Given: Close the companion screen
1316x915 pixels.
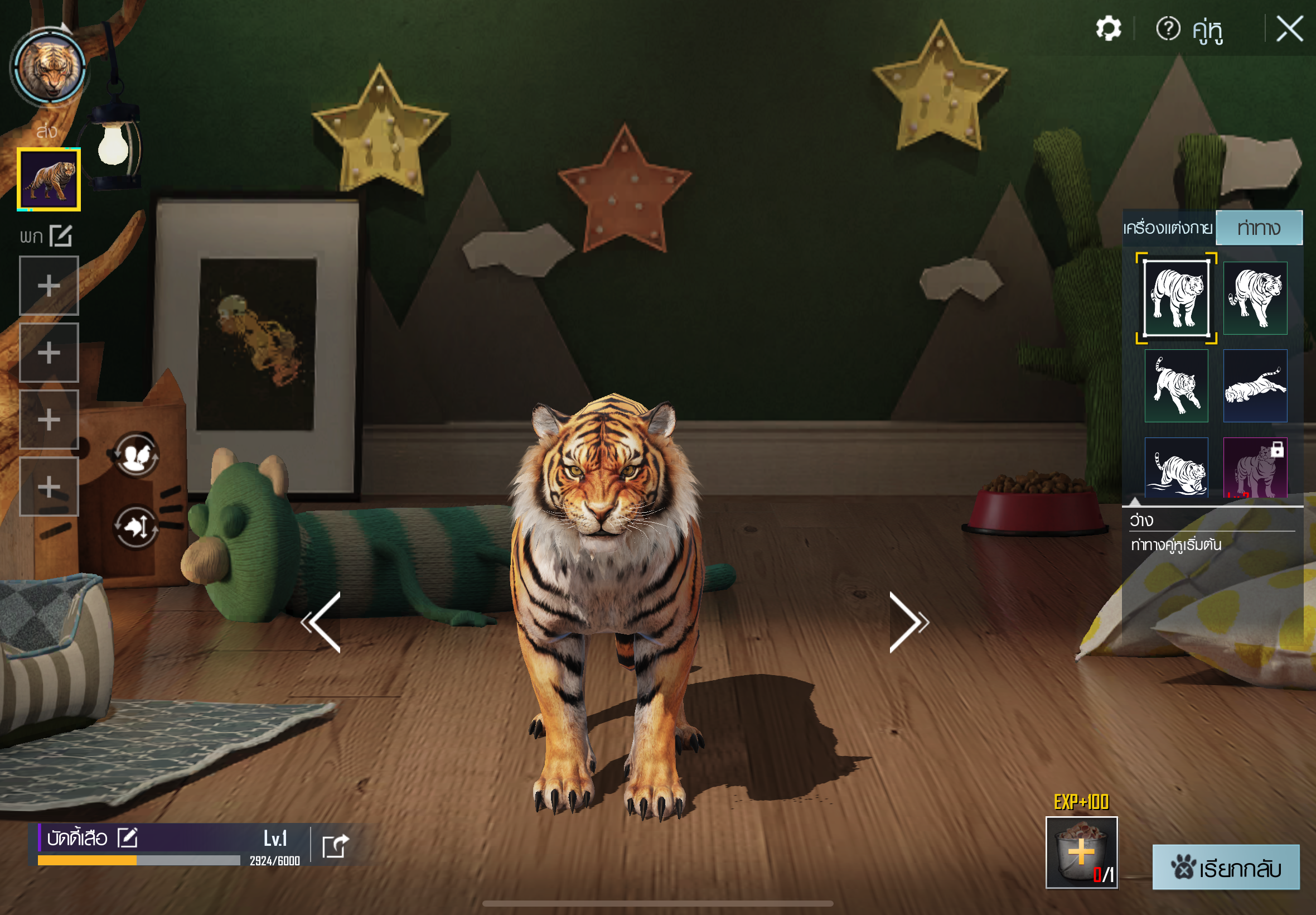Looking at the screenshot, I should coord(1290,28).
